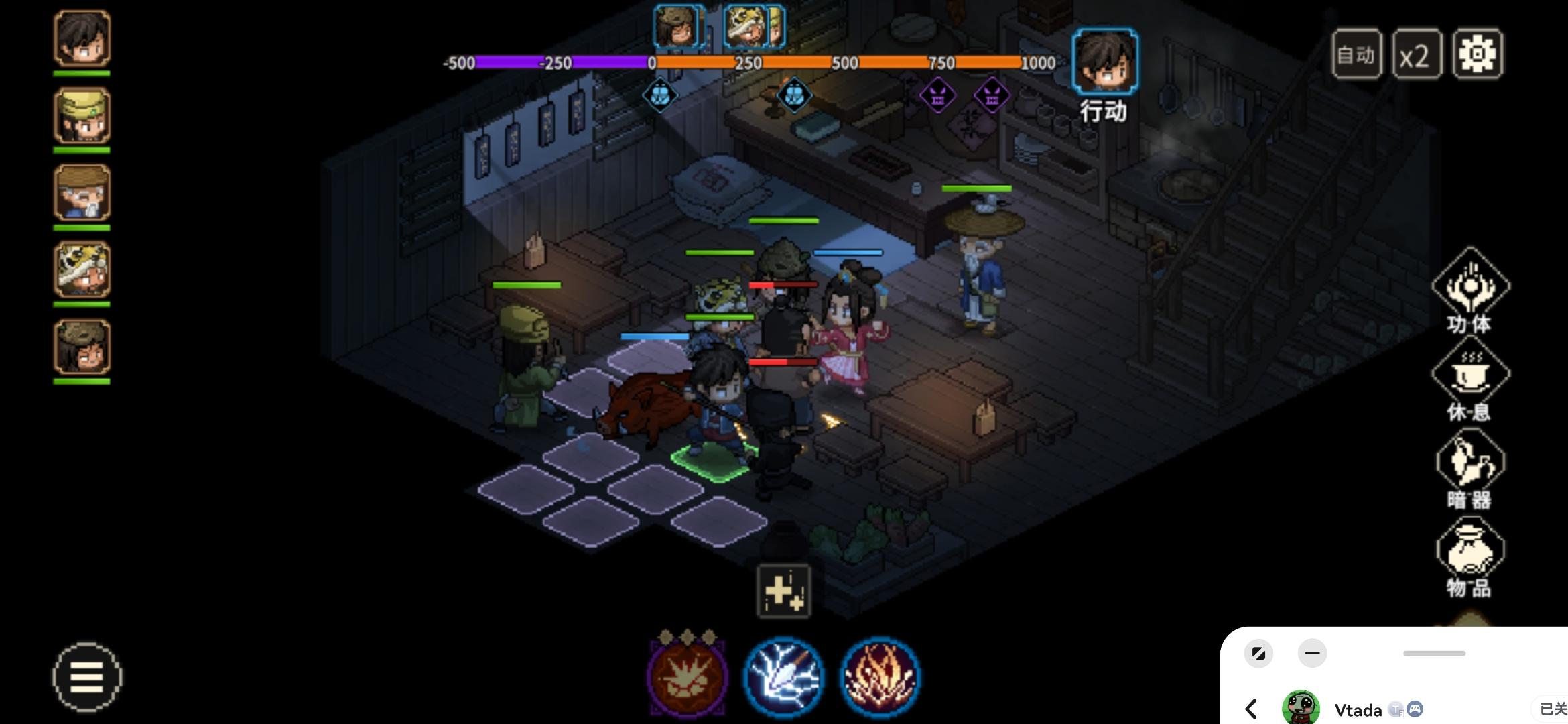The image size is (1568, 724).
Task: Tap the back chevron next to Vtada
Action: [1250, 709]
